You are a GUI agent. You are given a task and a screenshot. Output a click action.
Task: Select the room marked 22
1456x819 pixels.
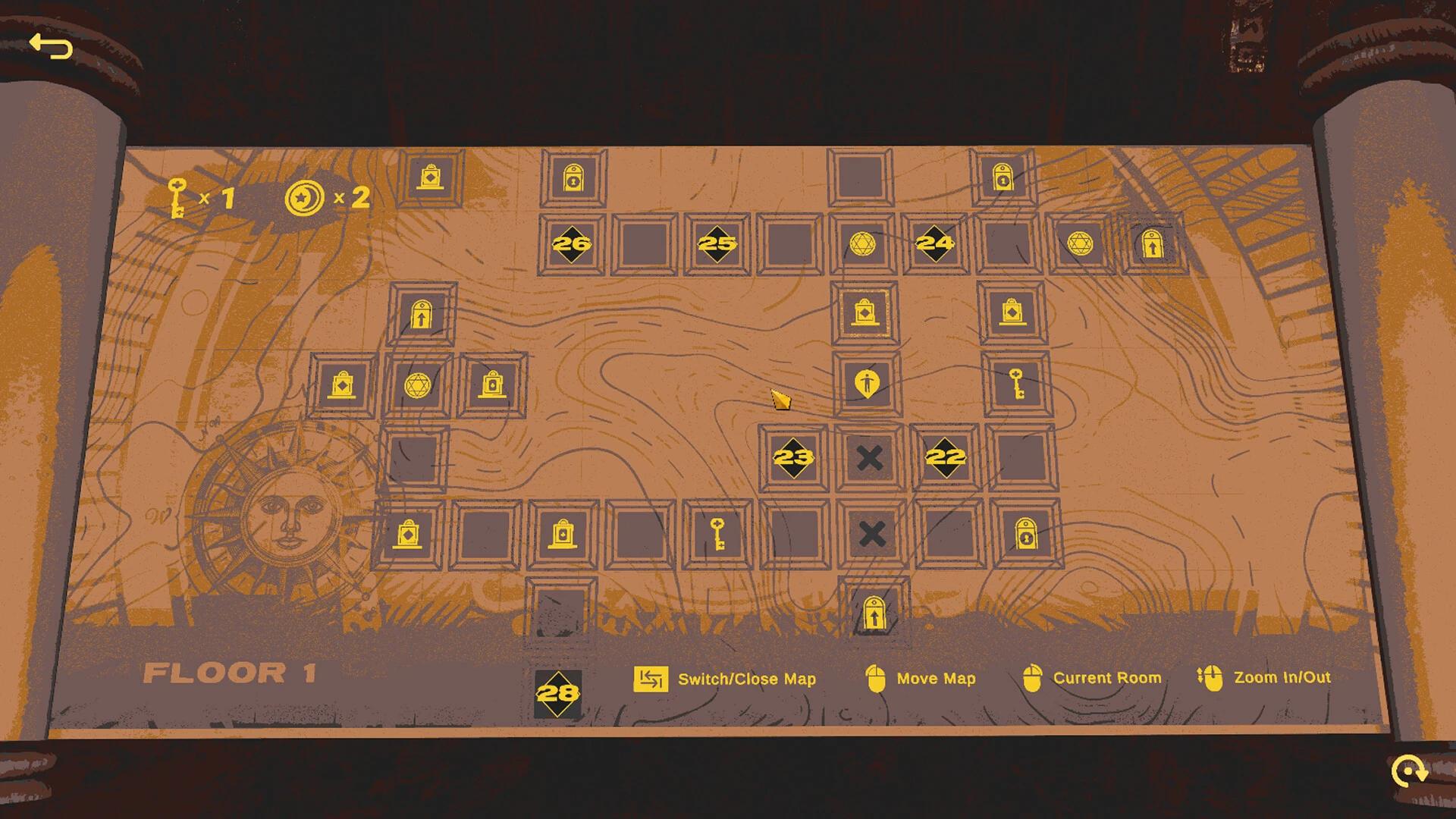coord(944,457)
